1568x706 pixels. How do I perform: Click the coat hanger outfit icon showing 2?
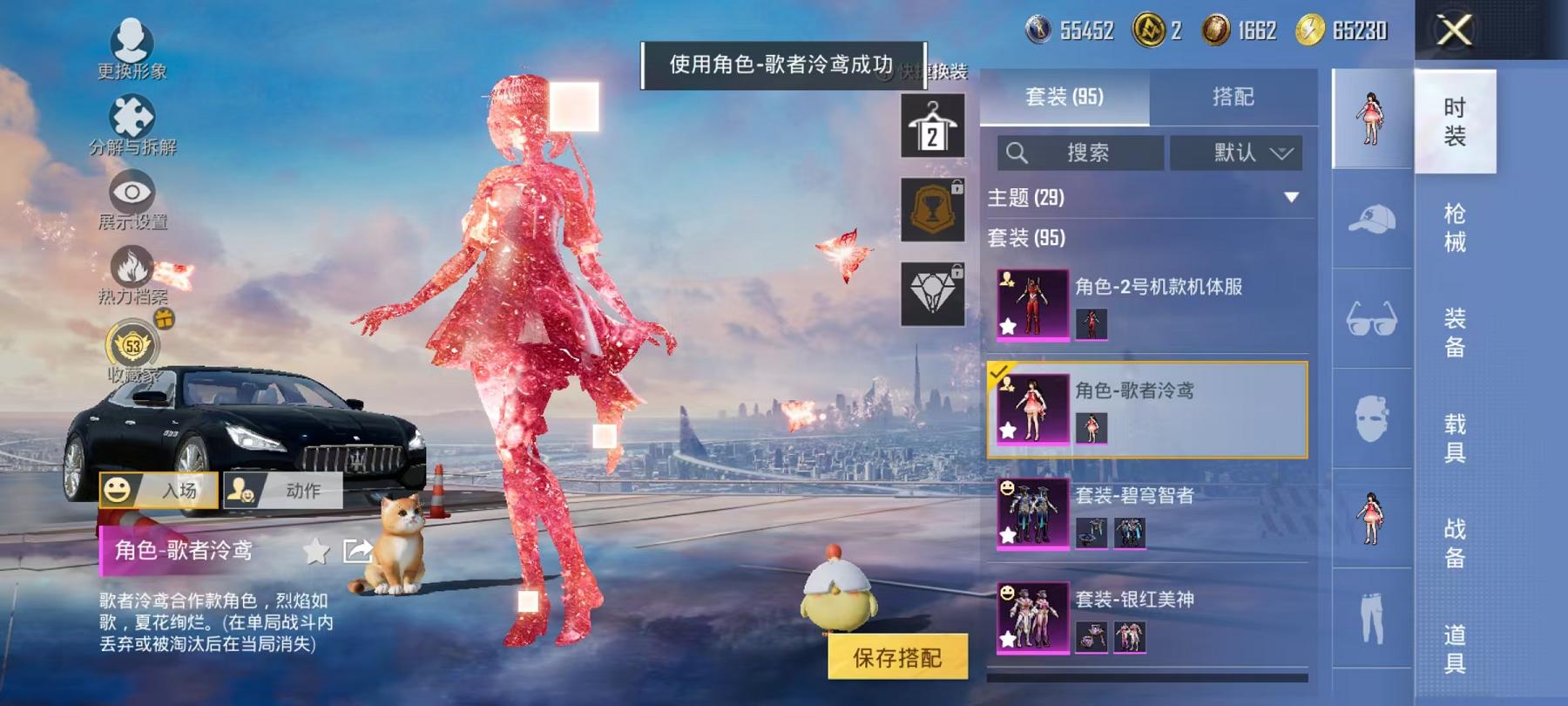point(931,126)
